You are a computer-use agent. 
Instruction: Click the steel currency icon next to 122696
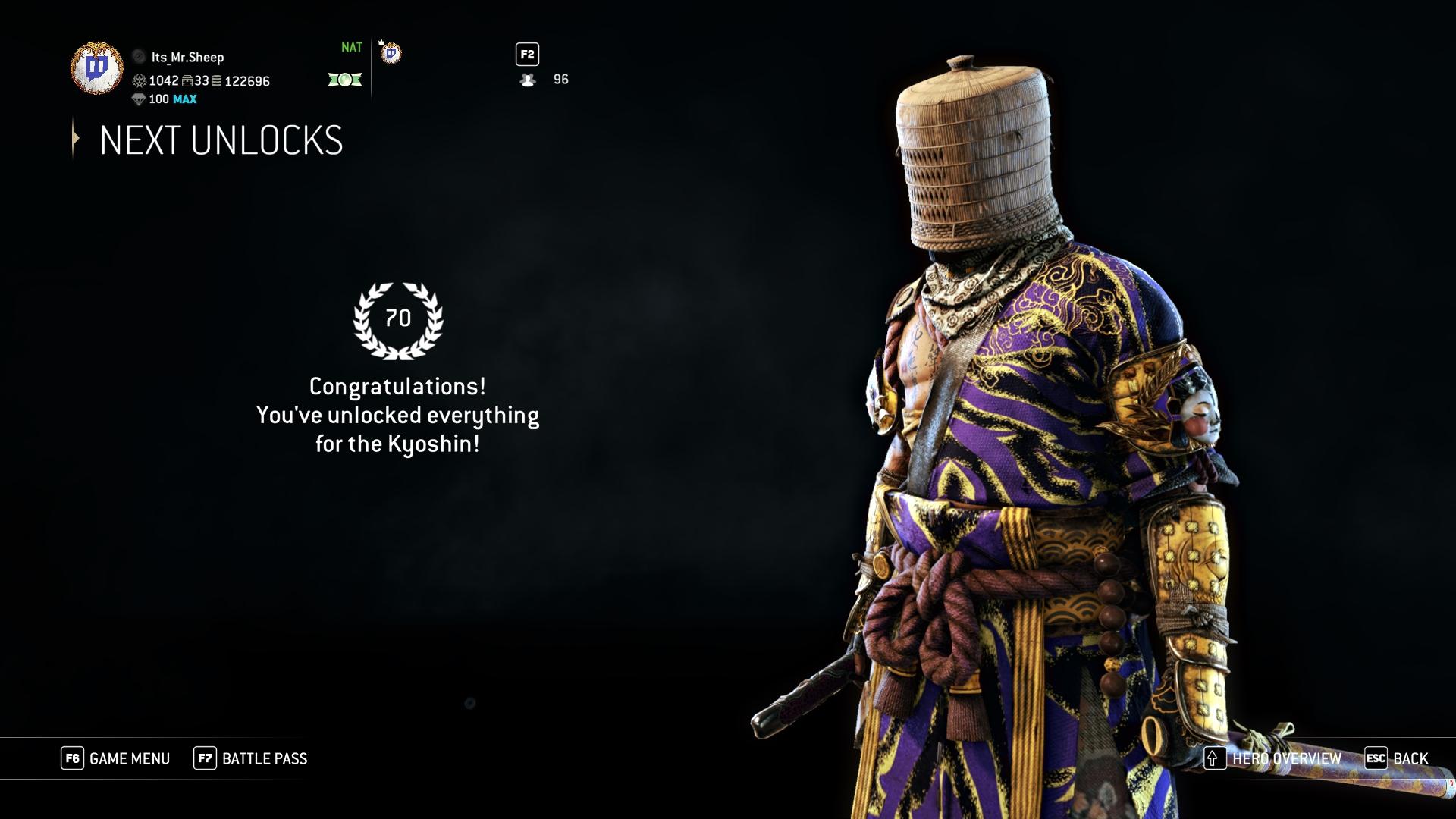click(x=216, y=81)
